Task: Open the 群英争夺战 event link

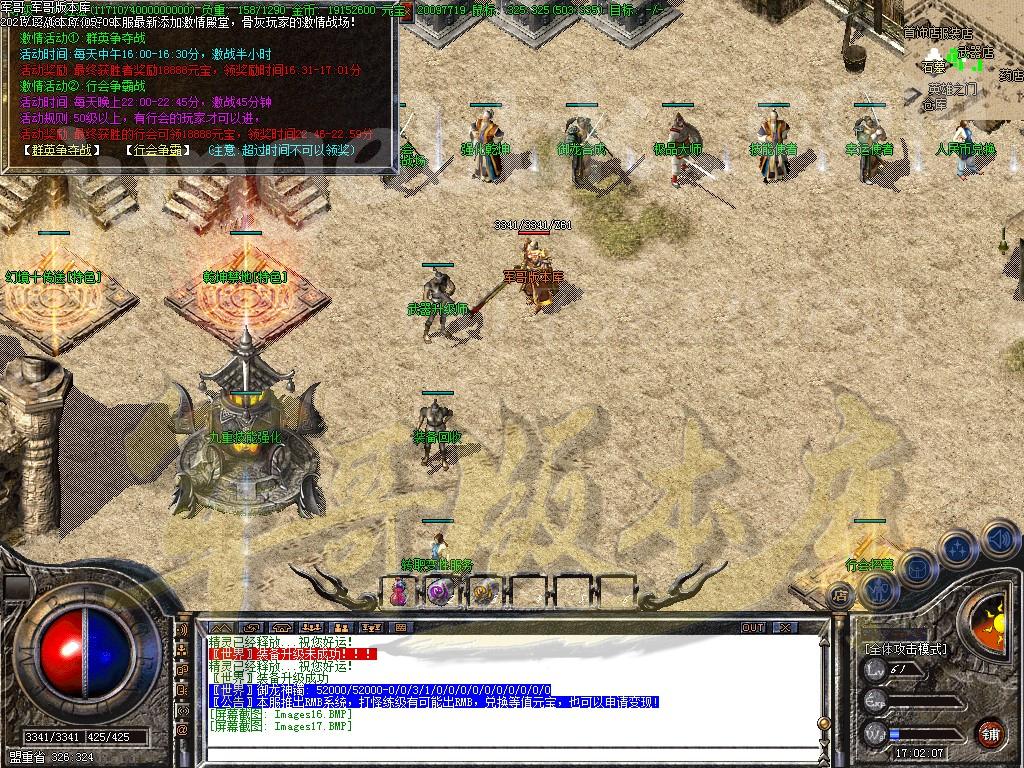Action: click(x=62, y=150)
